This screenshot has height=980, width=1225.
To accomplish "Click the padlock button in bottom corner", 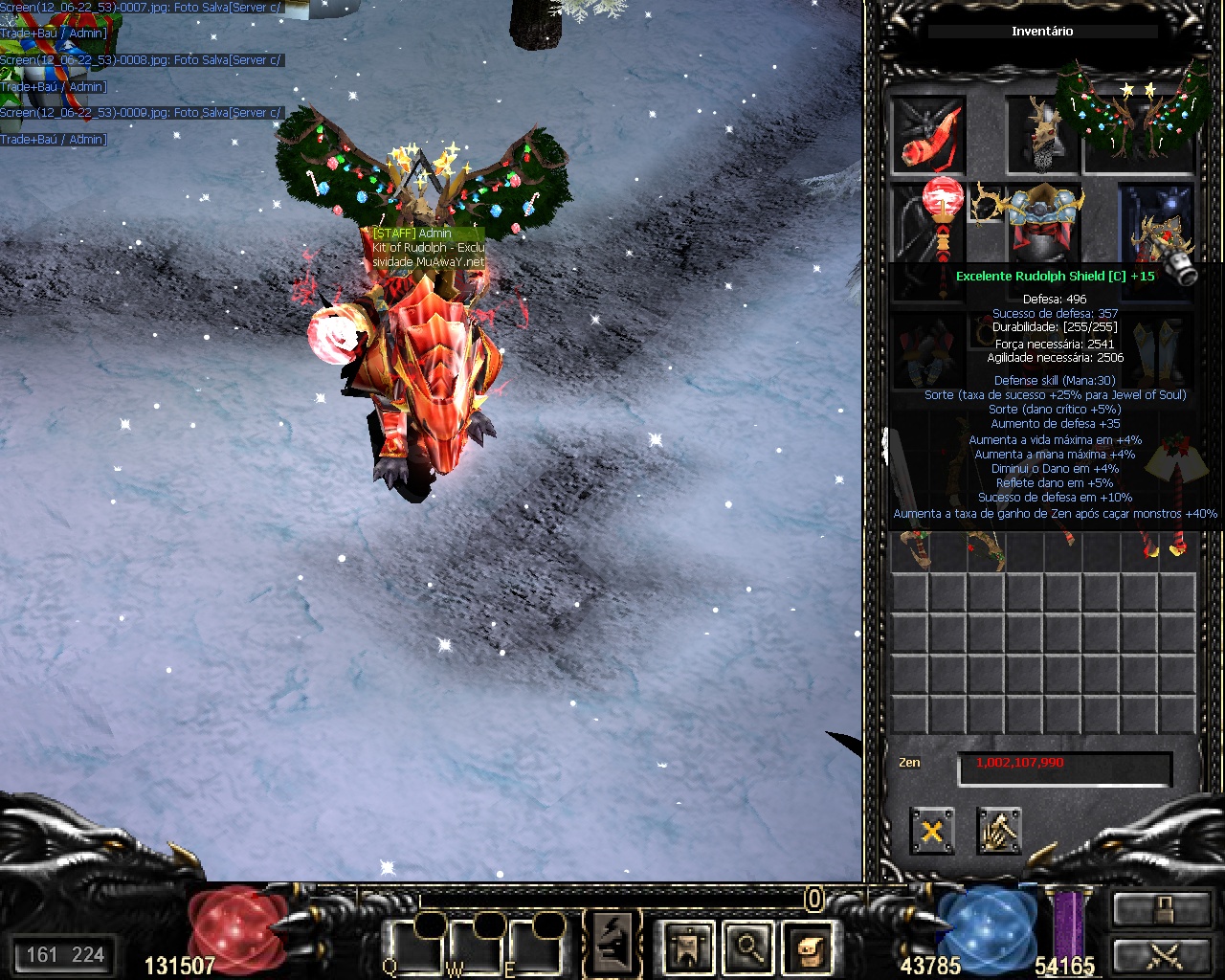I will [1161, 909].
